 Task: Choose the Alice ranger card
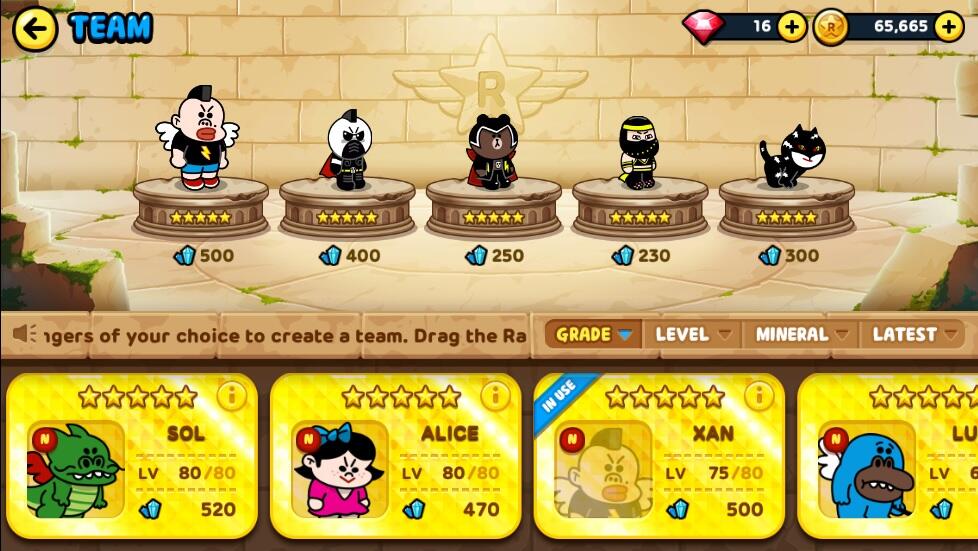(x=395, y=462)
